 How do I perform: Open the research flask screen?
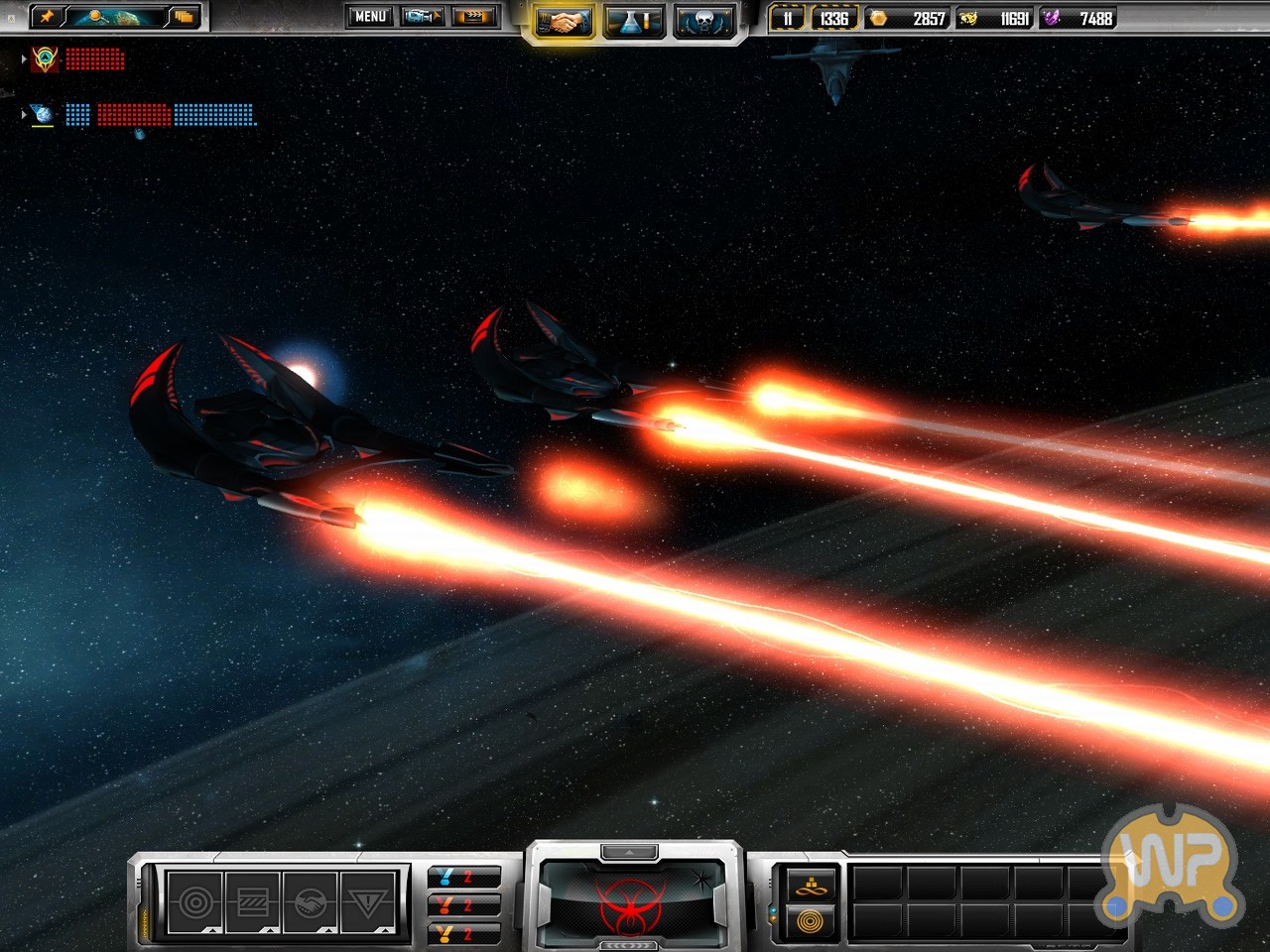click(x=633, y=21)
